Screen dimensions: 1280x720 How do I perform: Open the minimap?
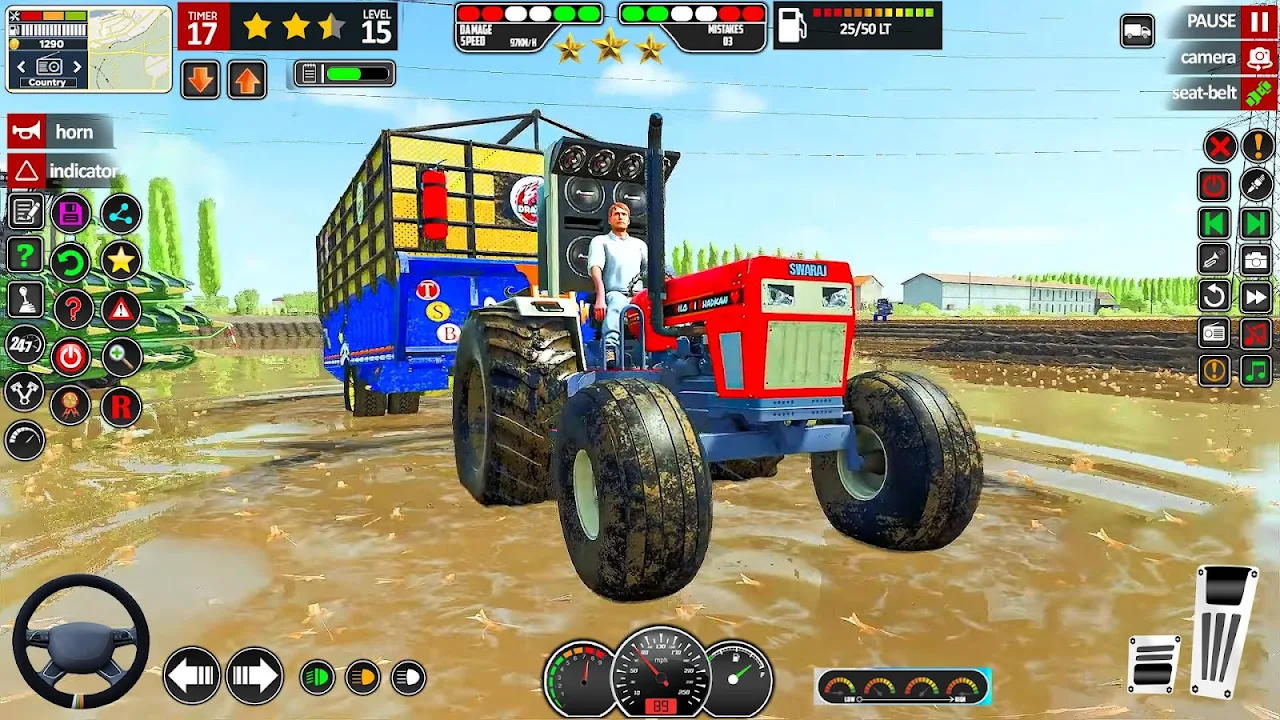(132, 48)
